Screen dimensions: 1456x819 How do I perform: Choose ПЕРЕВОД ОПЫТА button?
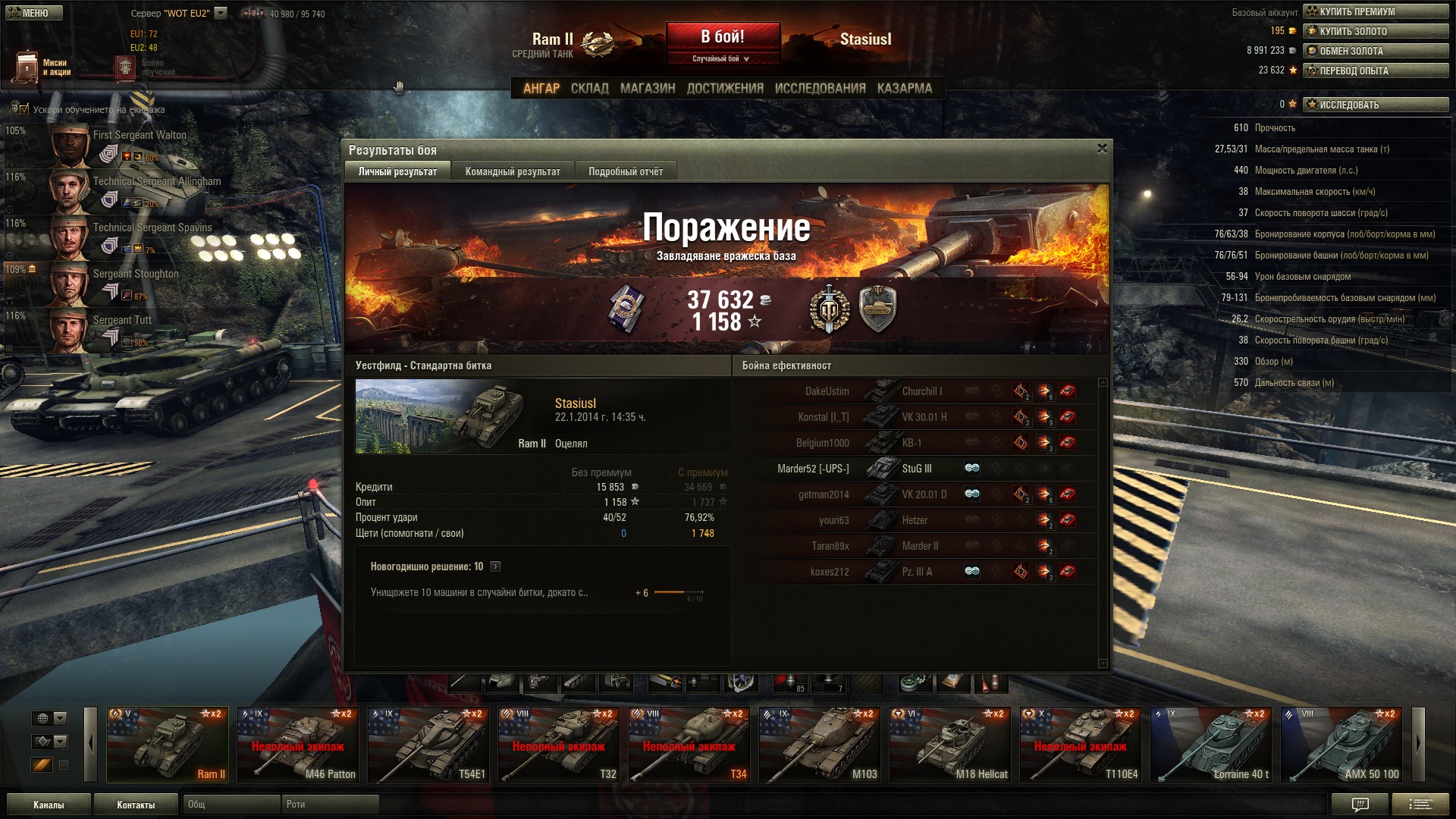tap(1376, 71)
